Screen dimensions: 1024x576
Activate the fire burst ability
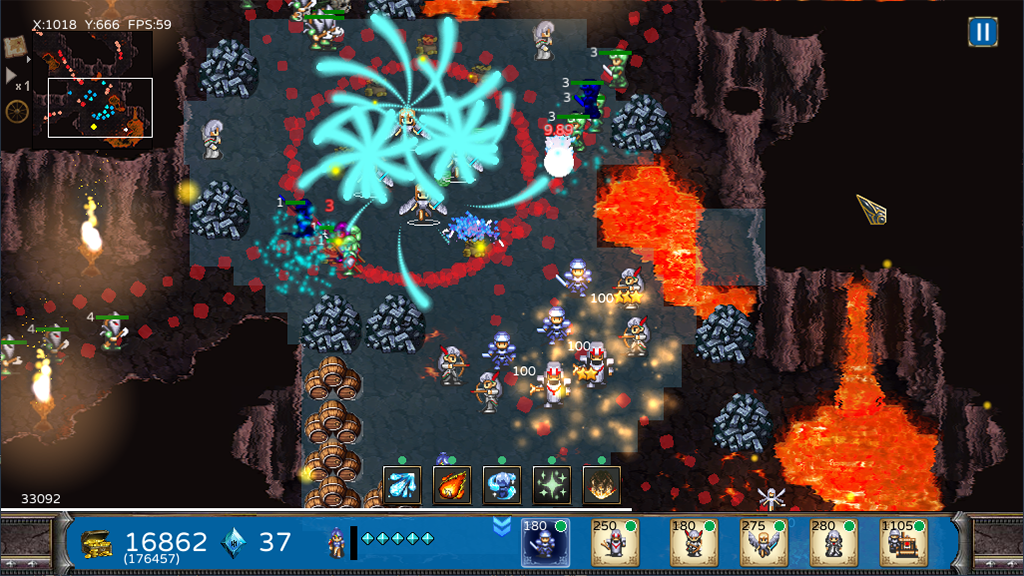602,485
